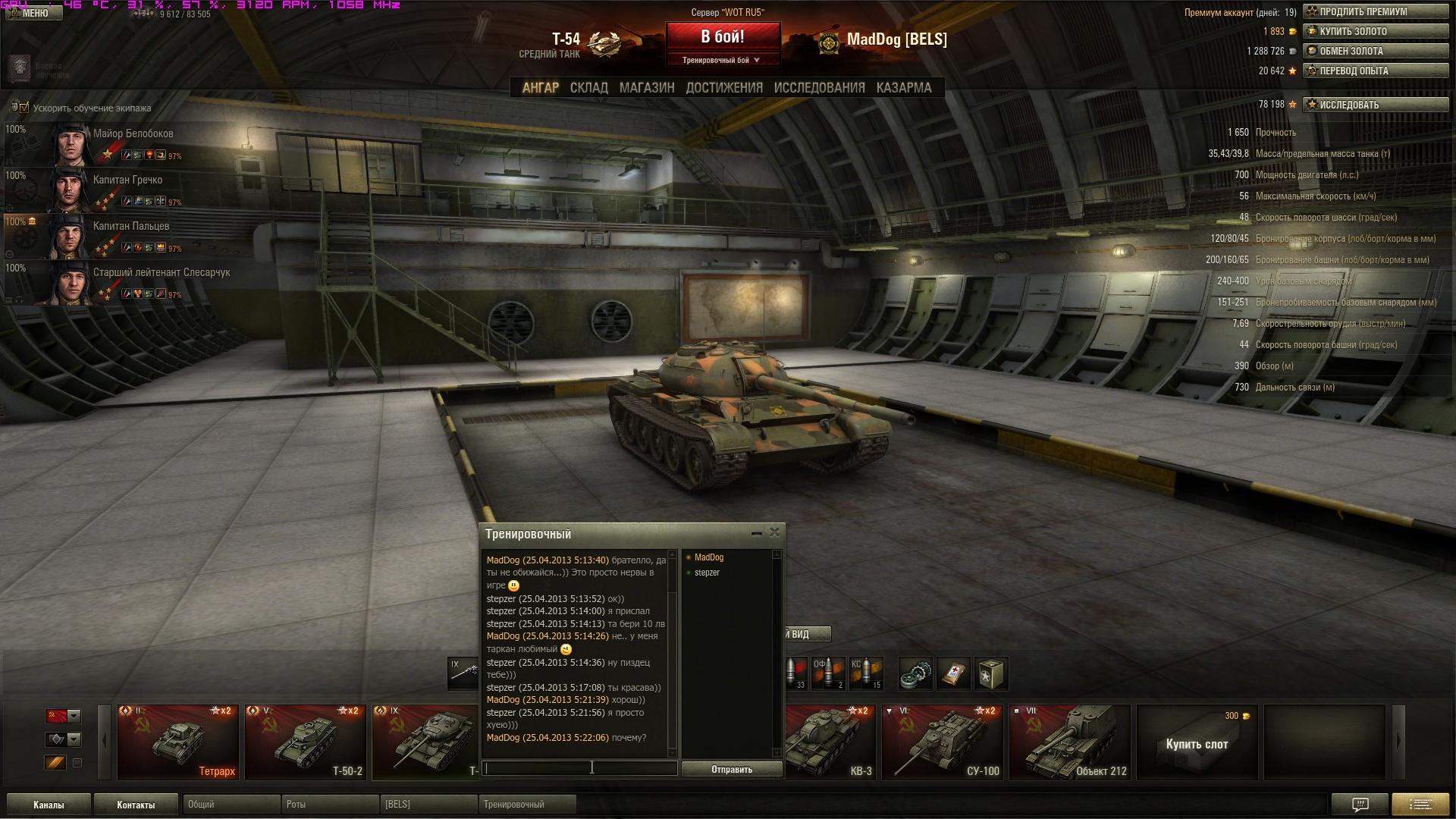
Task: Open the МЕНЮ button
Action: tap(32, 13)
